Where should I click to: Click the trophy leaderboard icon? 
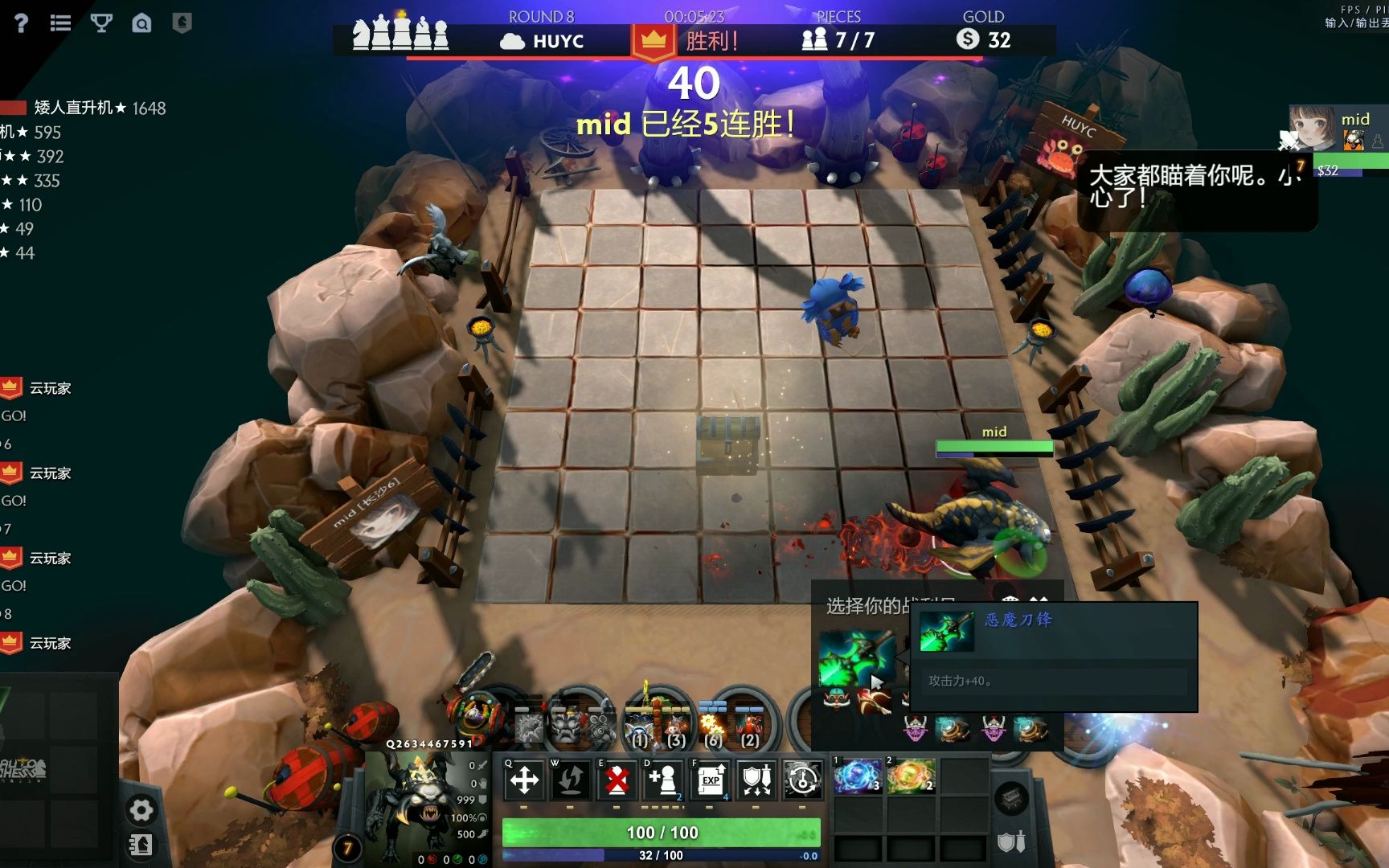(101, 23)
